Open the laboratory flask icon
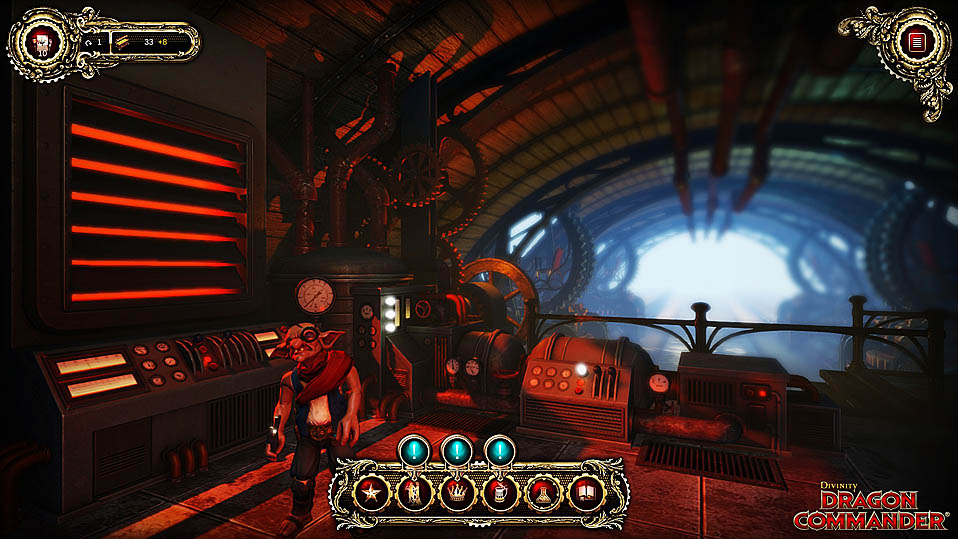Screen dimensions: 958x539 (x=540, y=492)
